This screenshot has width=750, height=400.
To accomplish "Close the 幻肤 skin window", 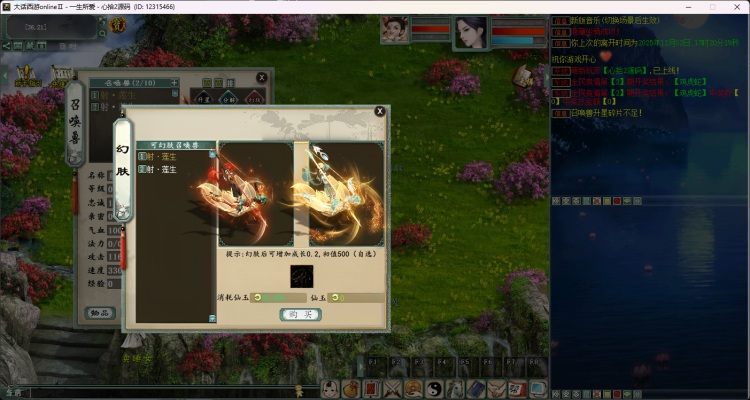I will (x=380, y=111).
